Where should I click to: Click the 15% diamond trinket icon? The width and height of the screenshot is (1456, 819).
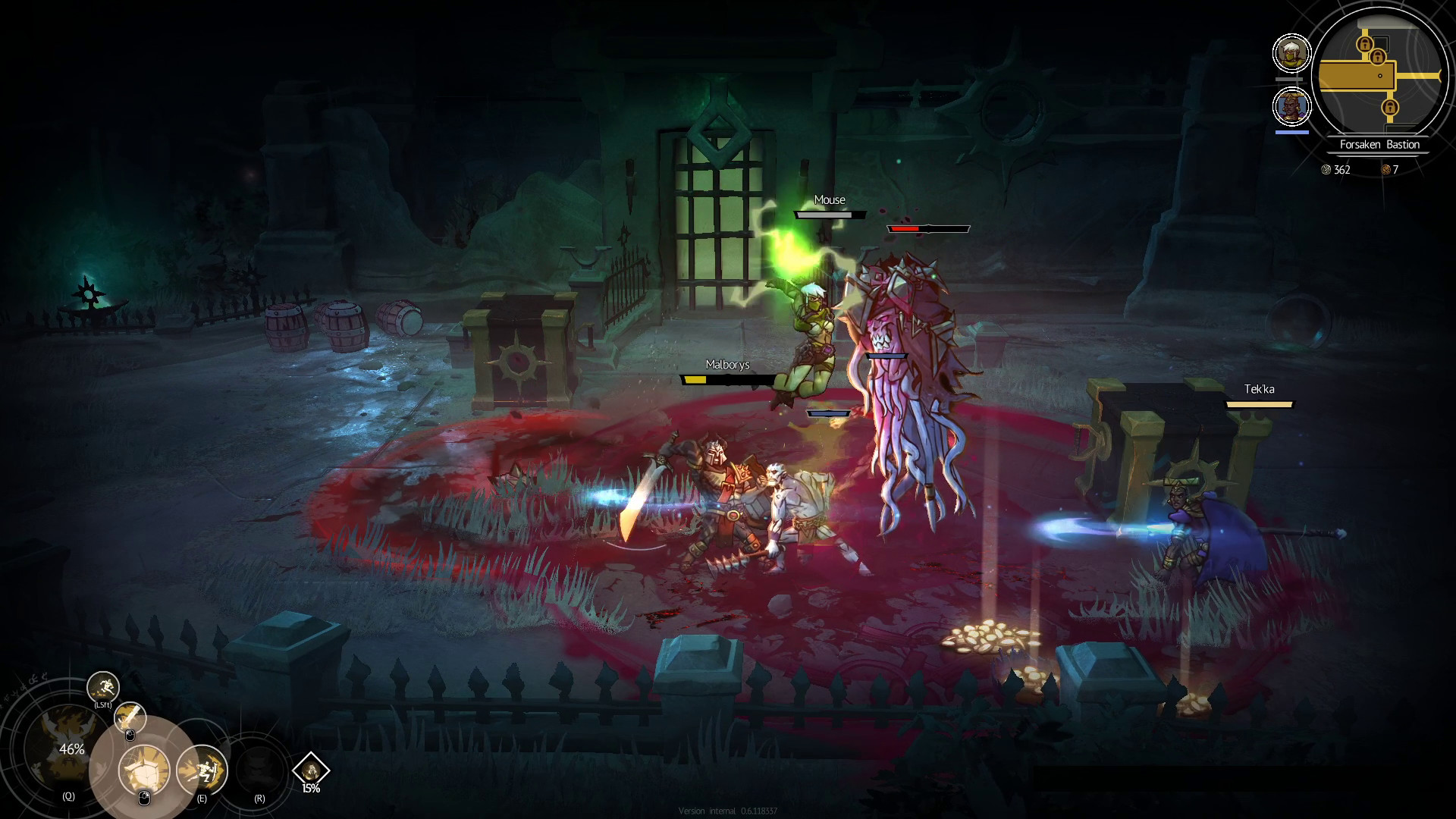(x=312, y=772)
